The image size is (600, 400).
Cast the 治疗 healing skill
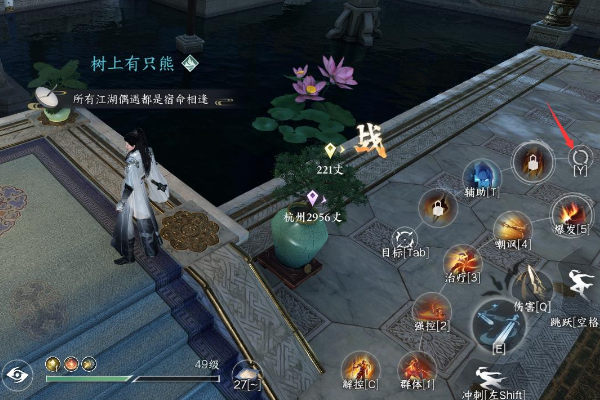click(x=460, y=260)
